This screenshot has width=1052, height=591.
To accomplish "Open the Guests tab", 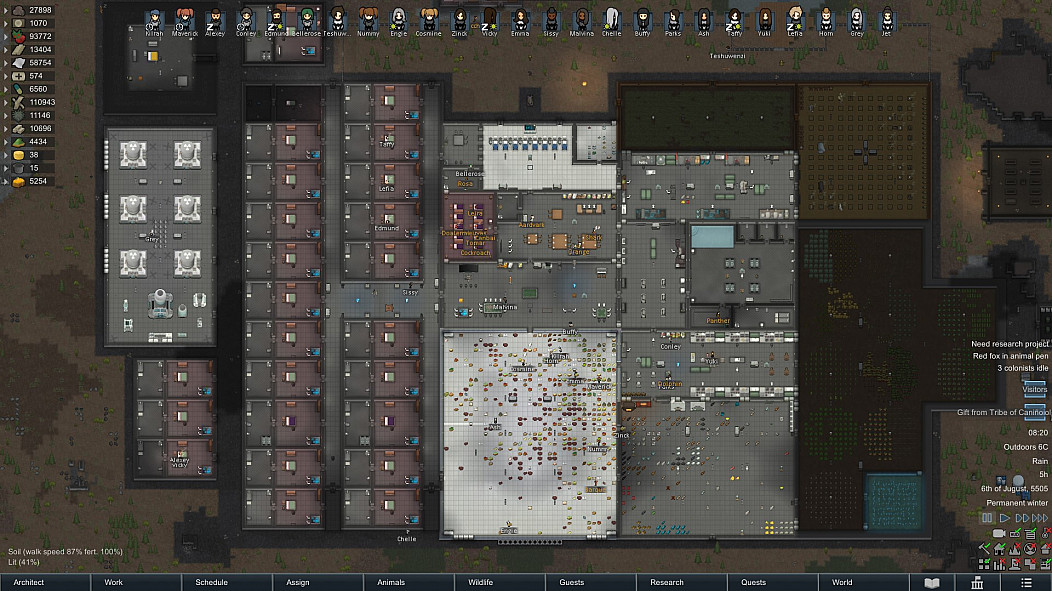I will pyautogui.click(x=571, y=582).
